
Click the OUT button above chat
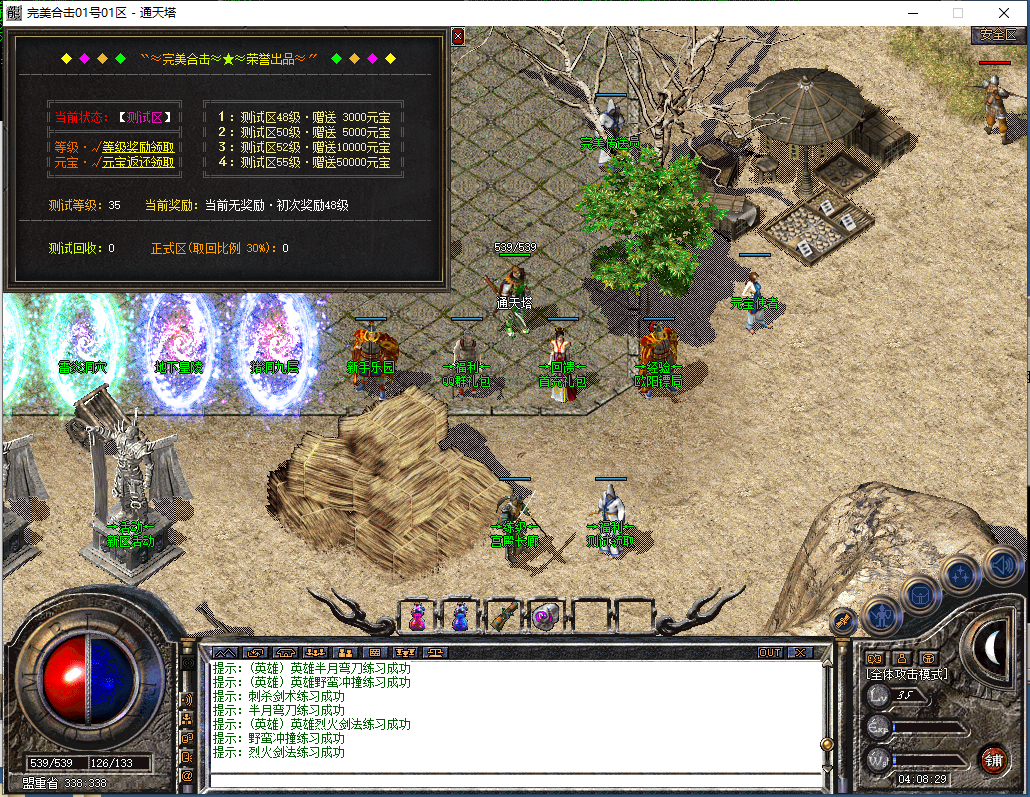(x=770, y=652)
